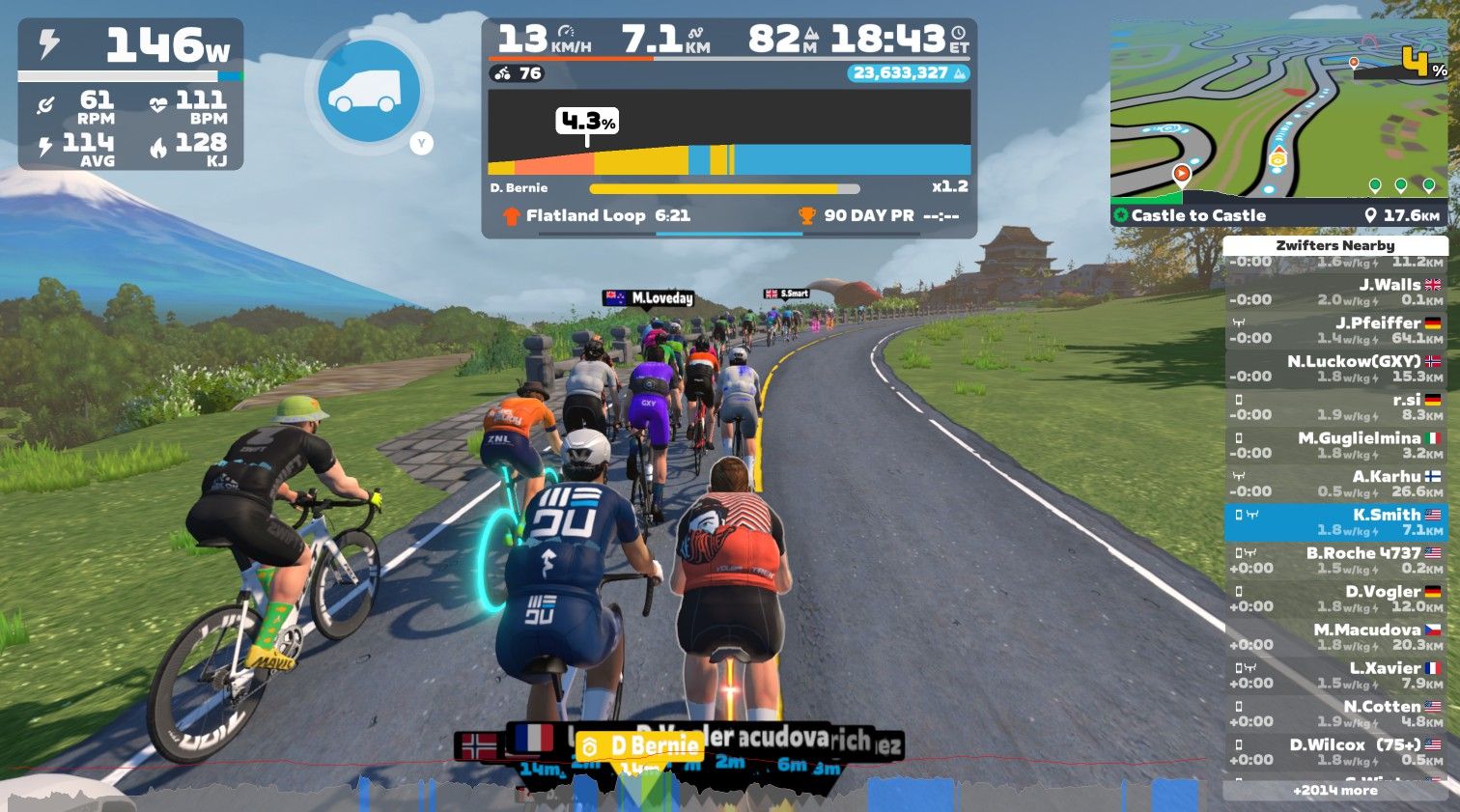
Task: Click the D Bernie name tag
Action: [x=639, y=745]
